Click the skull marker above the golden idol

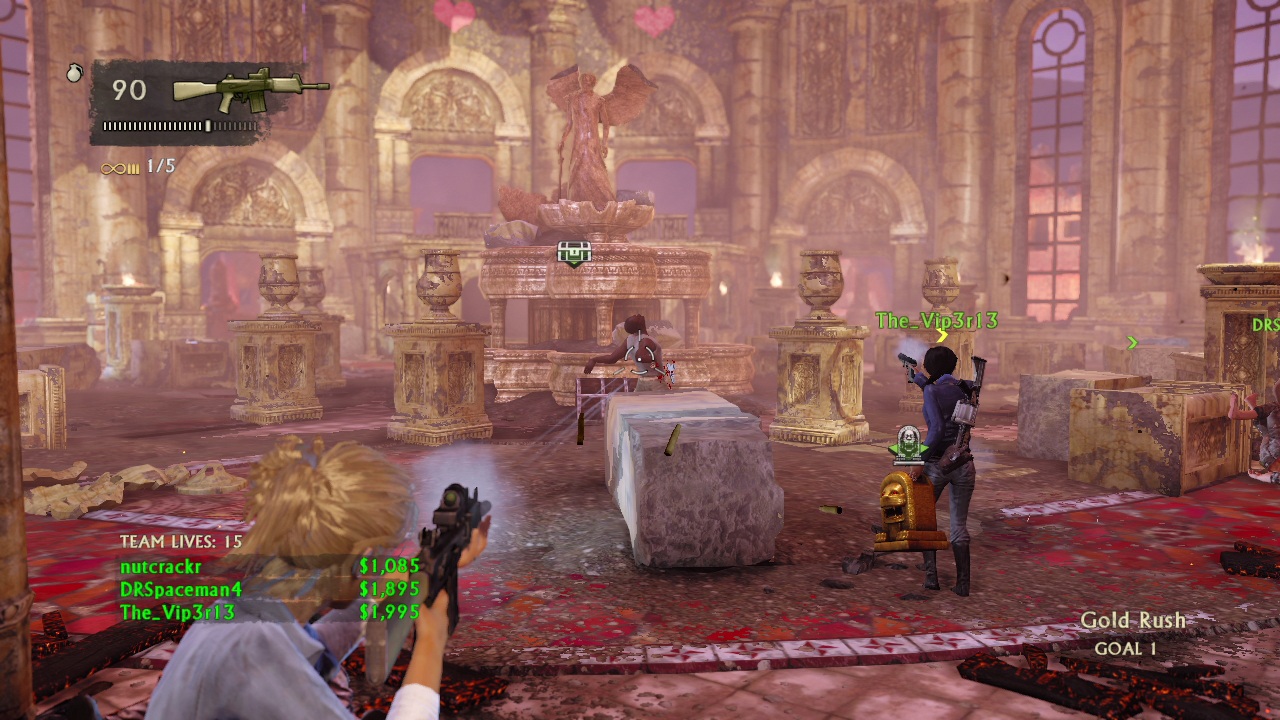pos(908,443)
